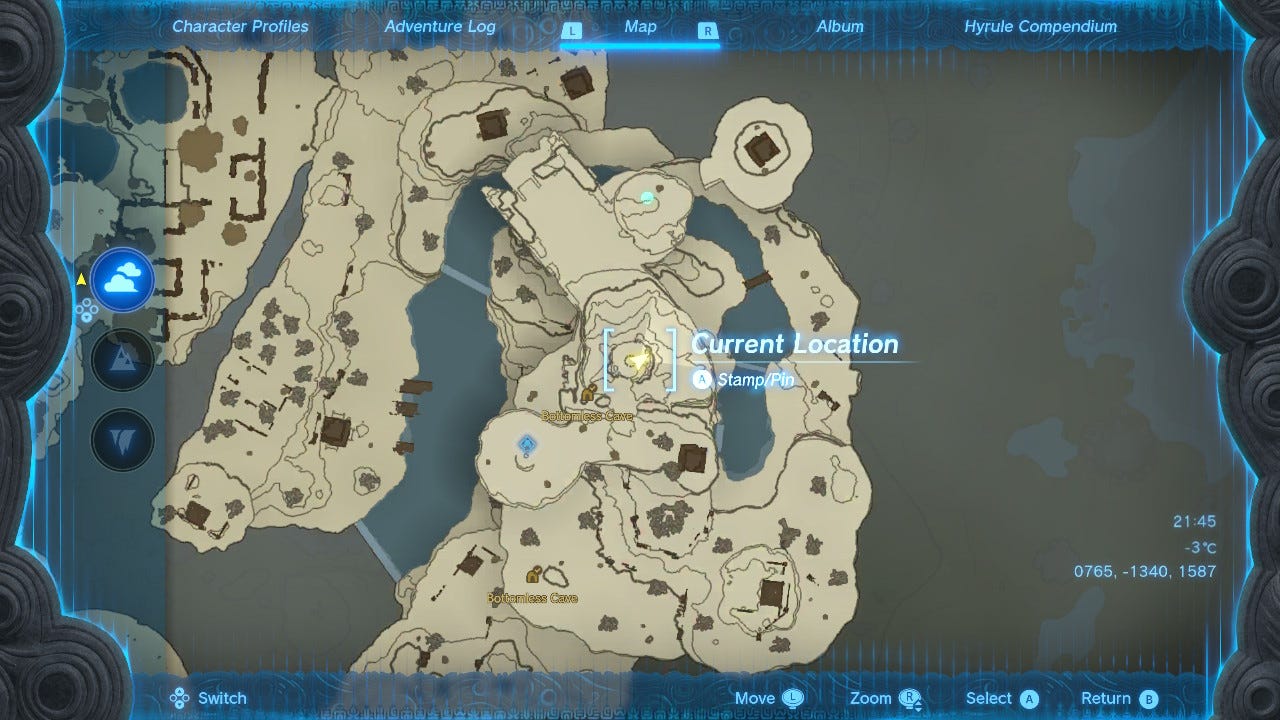Switch to the Album tab
The width and height of the screenshot is (1280, 720).
pos(841,27)
